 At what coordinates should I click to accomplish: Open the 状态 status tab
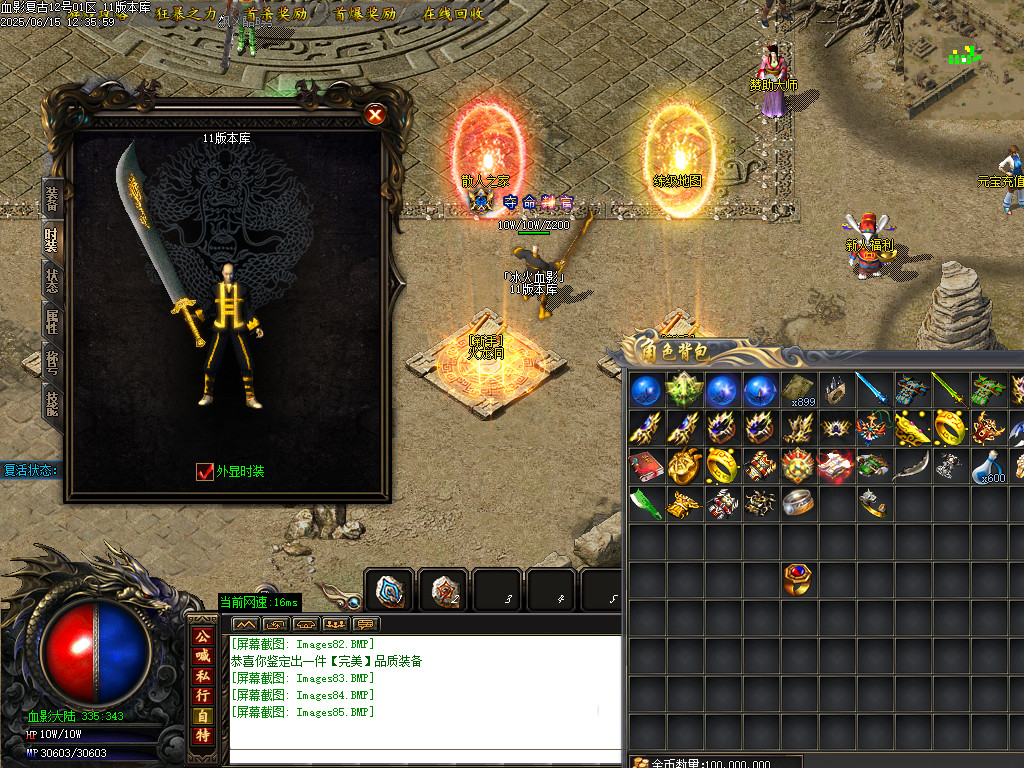tap(52, 279)
